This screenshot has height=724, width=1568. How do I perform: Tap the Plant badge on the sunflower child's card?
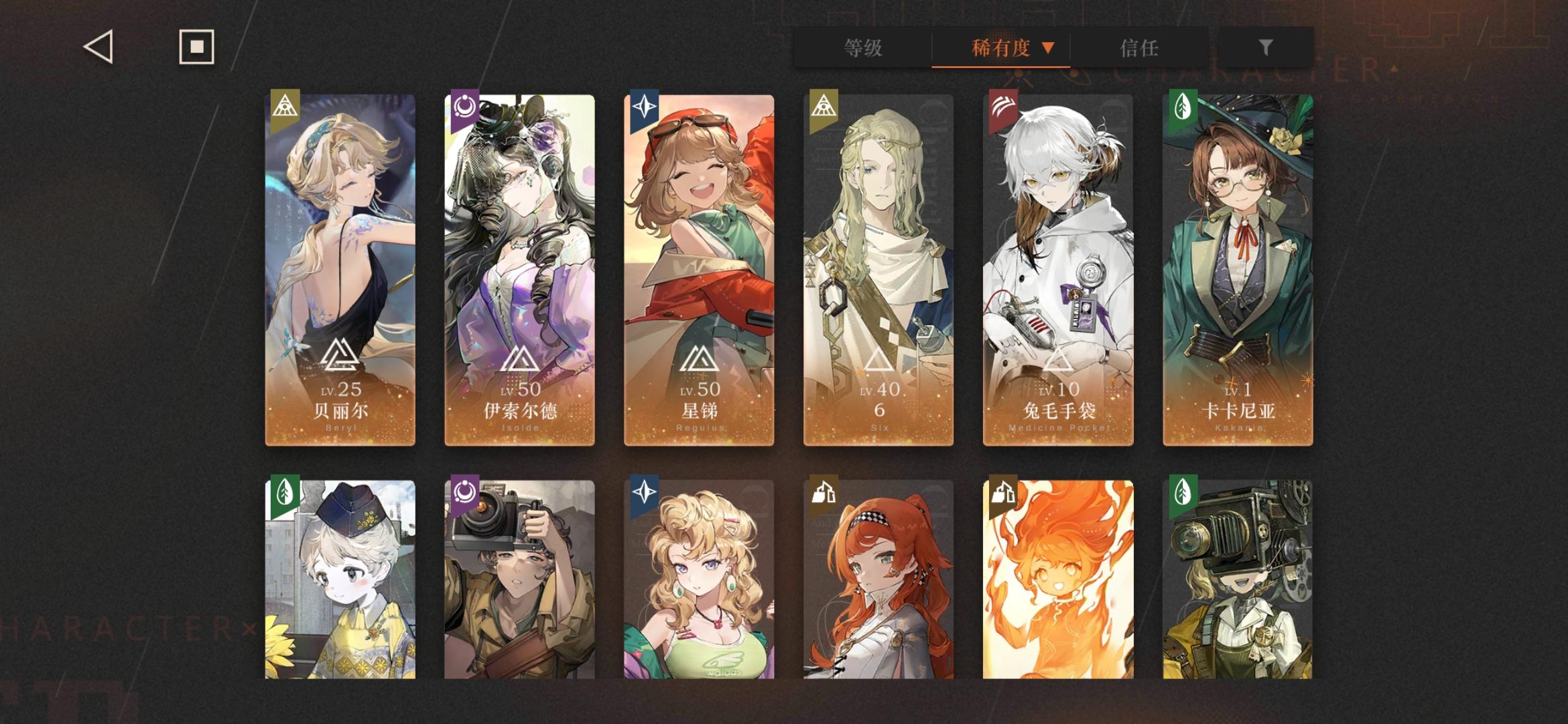tap(285, 493)
